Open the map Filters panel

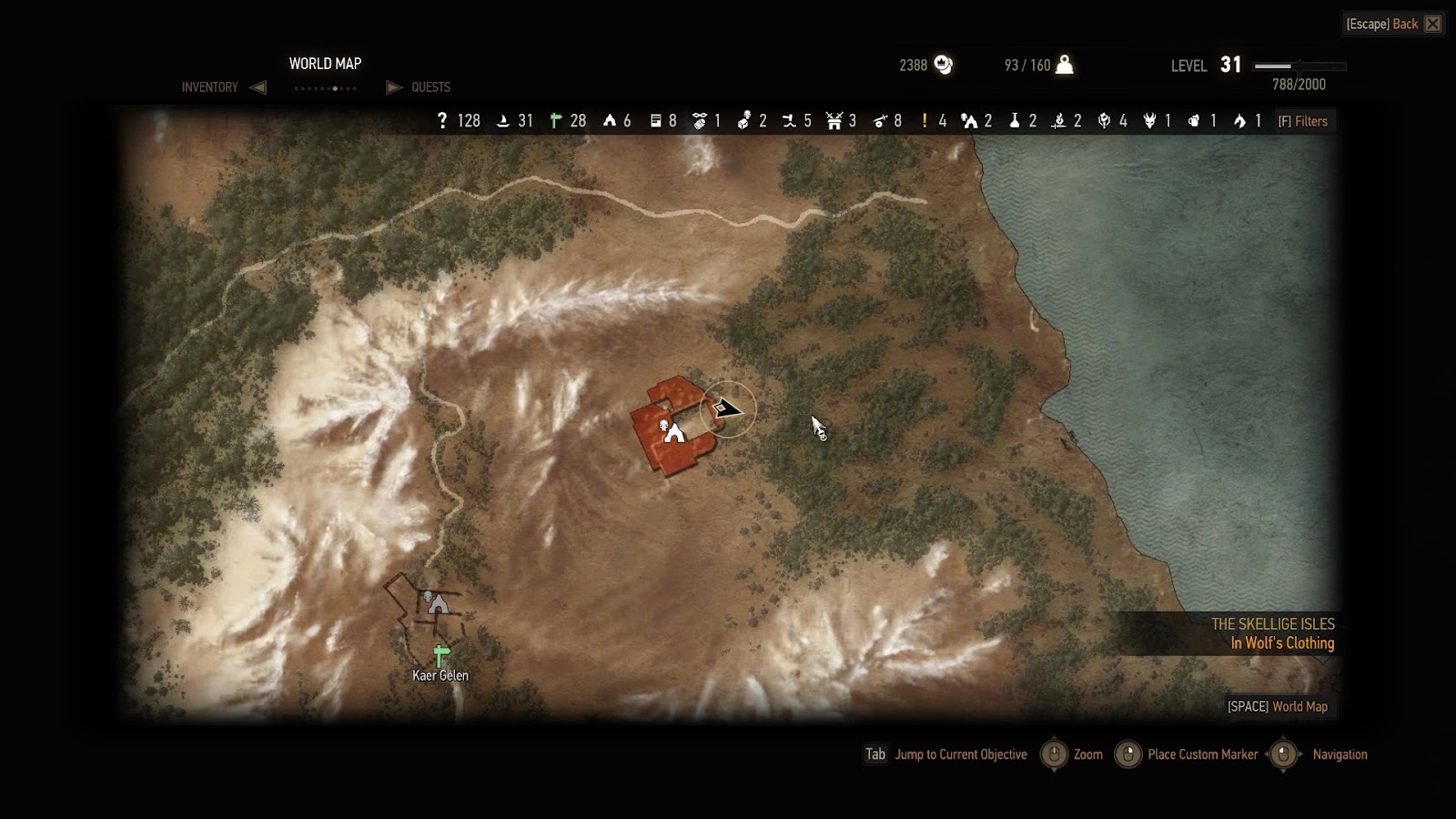[x=1303, y=121]
